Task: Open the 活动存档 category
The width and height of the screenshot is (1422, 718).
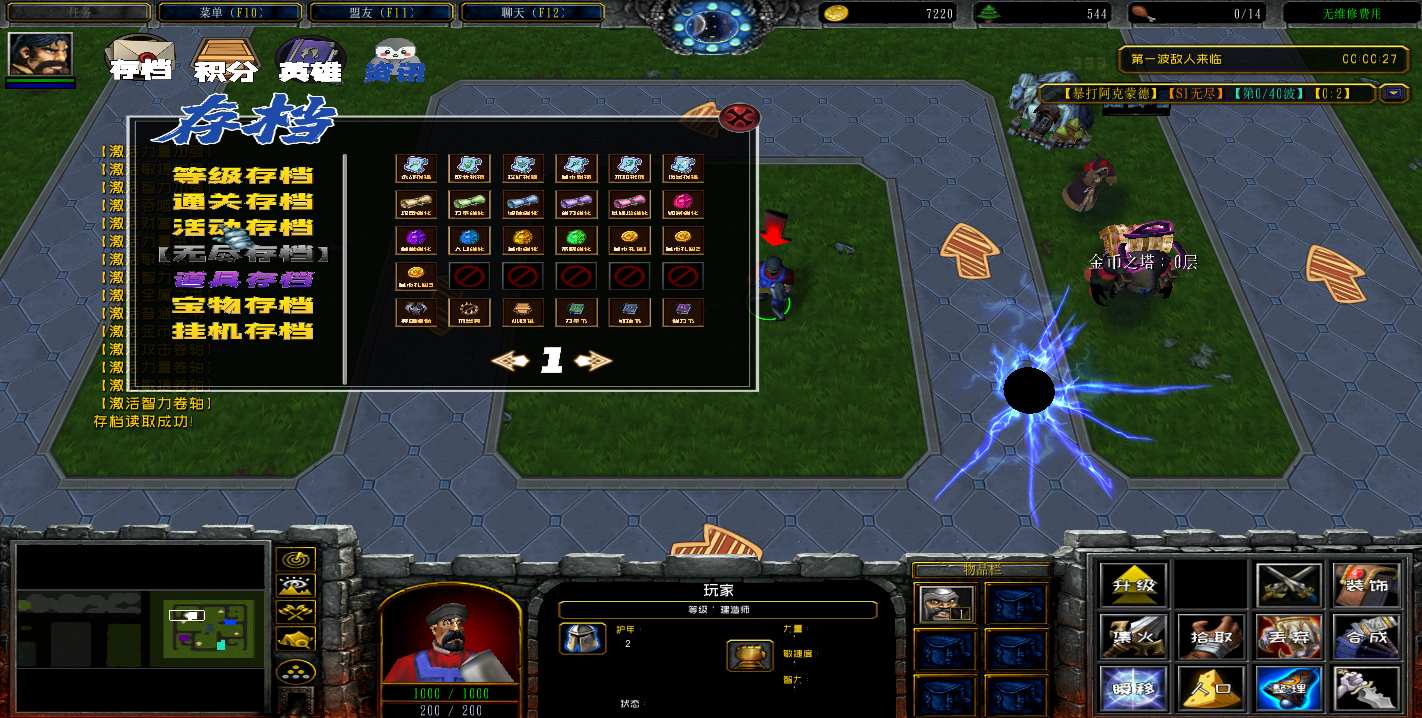Action: pos(243,228)
